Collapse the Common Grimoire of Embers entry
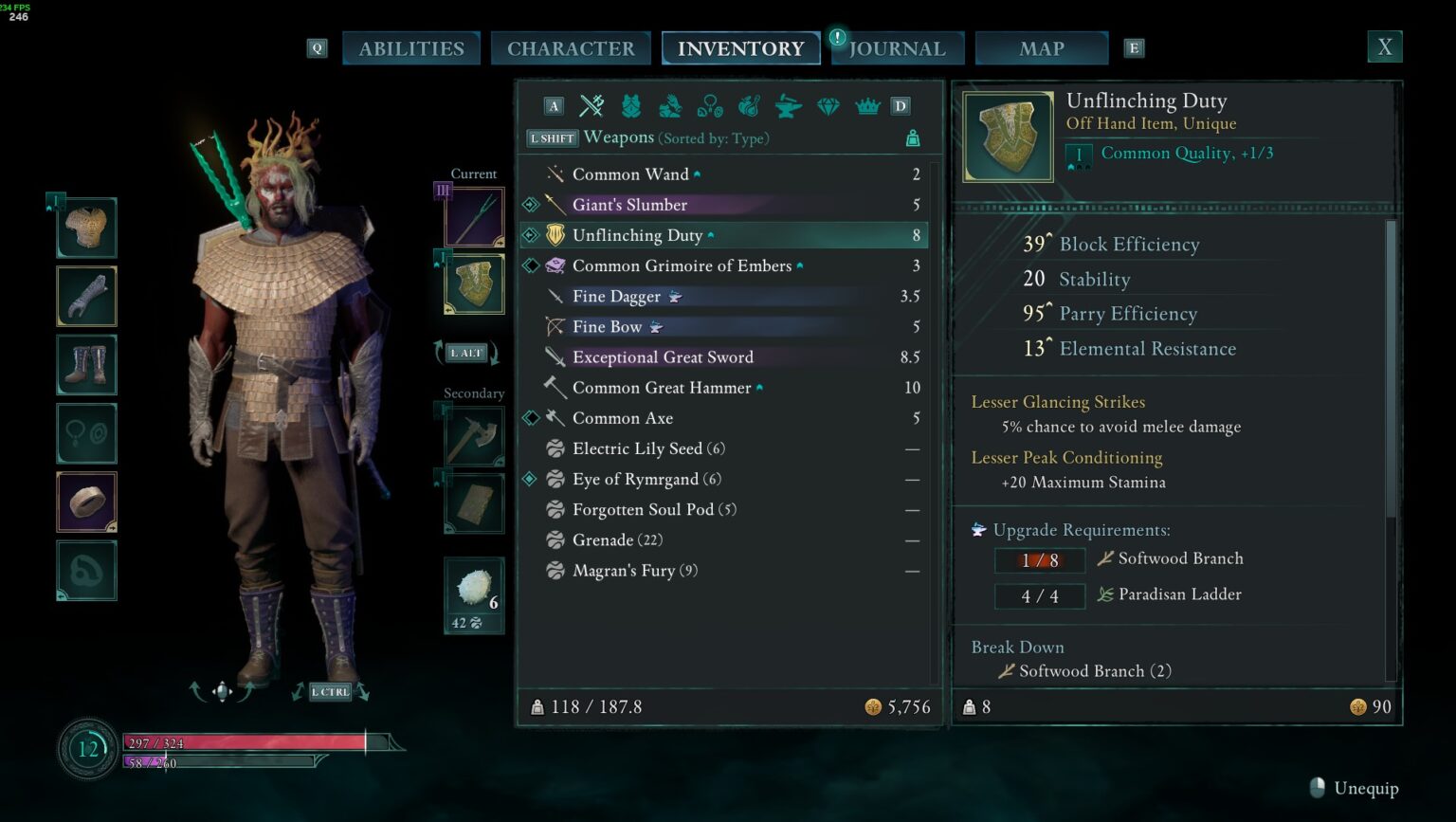This screenshot has height=822, width=1456. pyautogui.click(x=801, y=265)
